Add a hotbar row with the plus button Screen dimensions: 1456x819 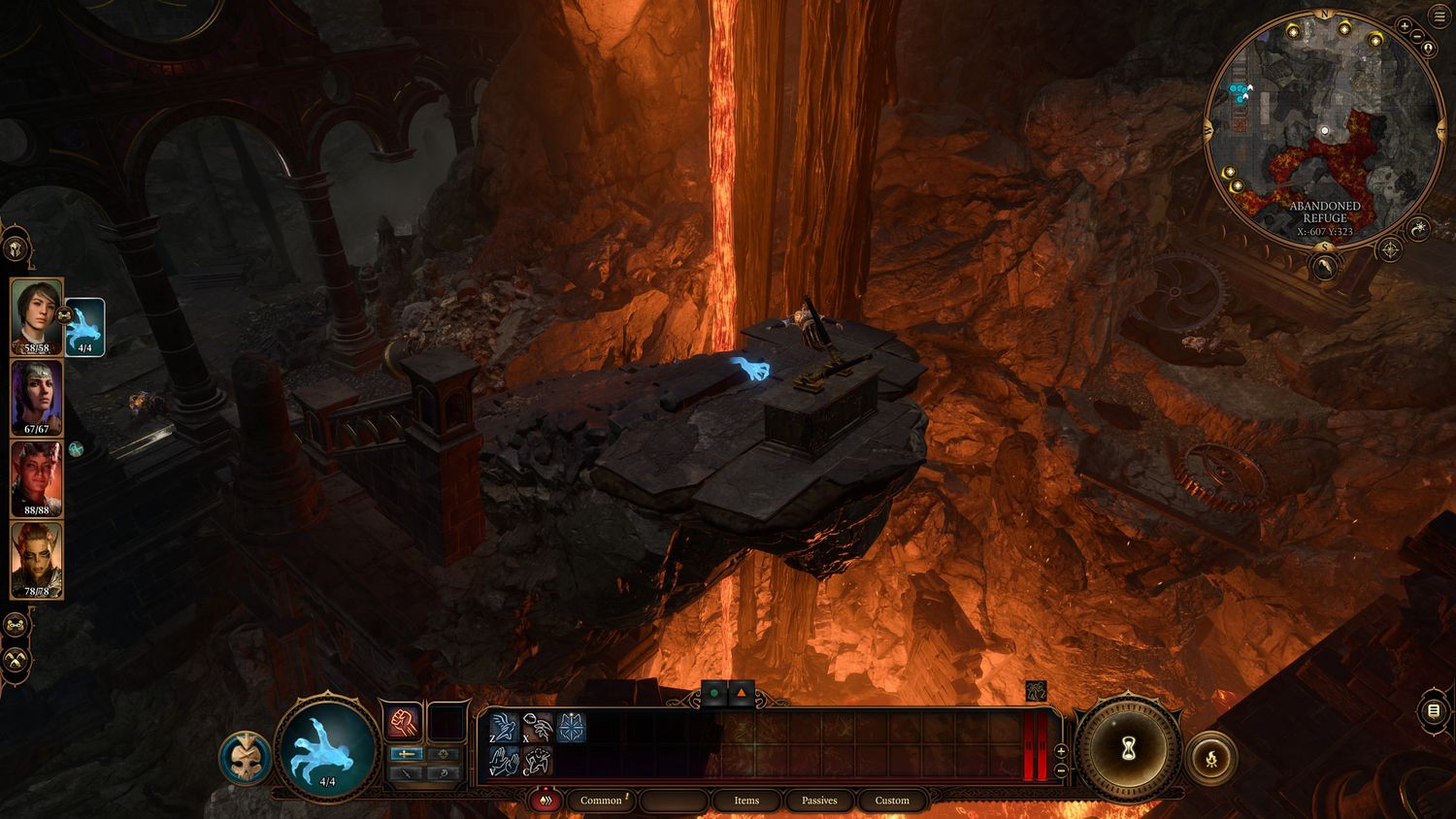pyautogui.click(x=1061, y=751)
